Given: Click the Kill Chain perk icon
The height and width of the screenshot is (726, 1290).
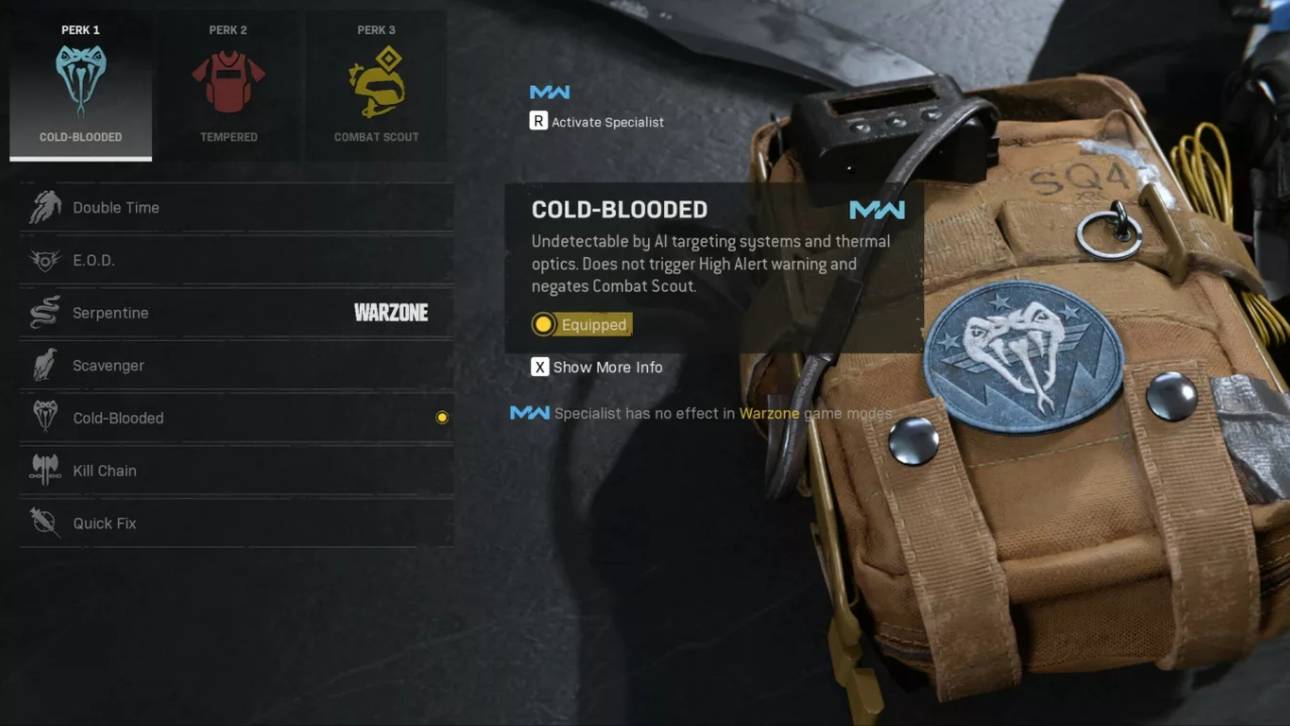Looking at the screenshot, I should pos(44,470).
